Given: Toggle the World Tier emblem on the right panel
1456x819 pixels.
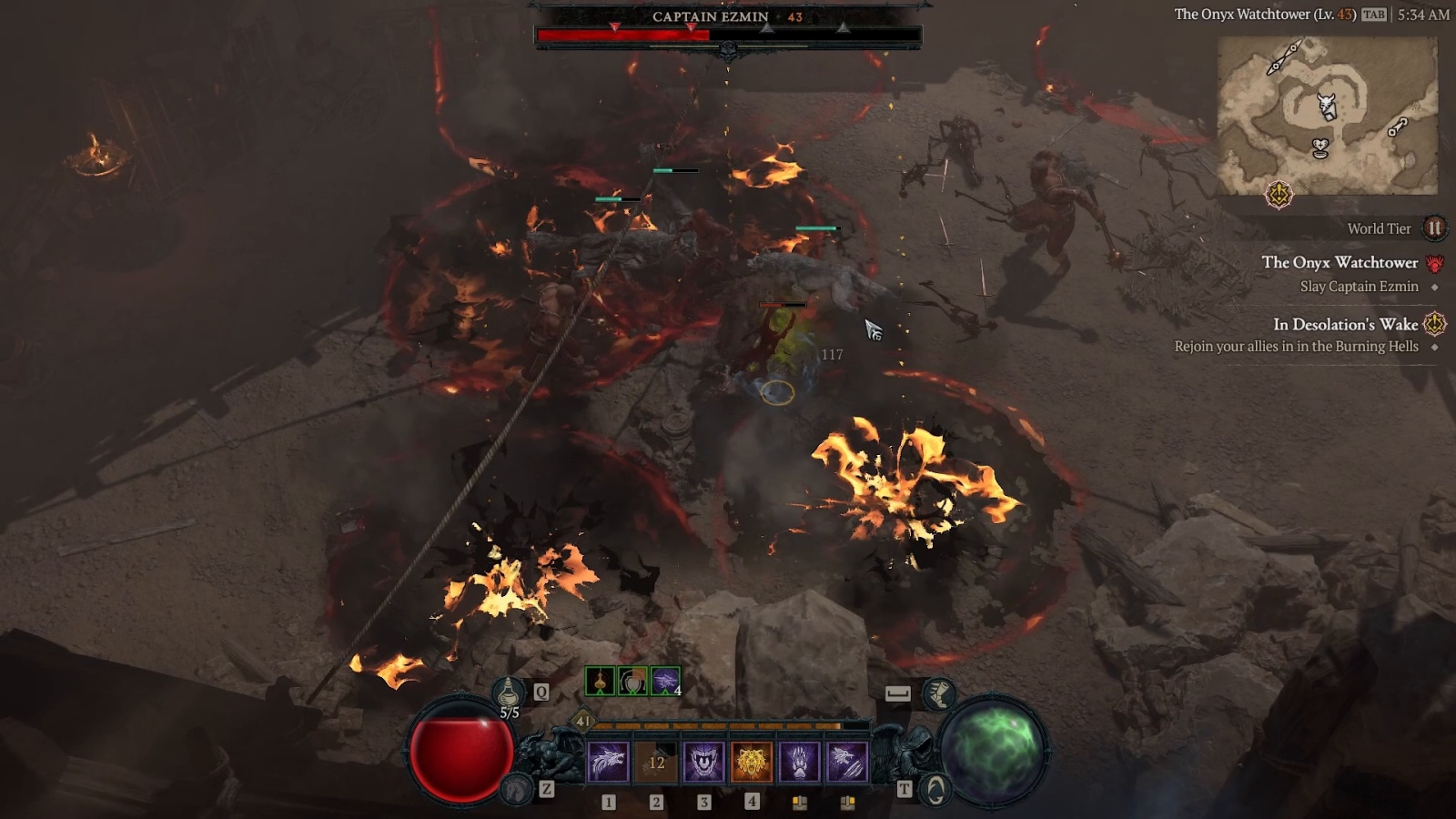Looking at the screenshot, I should tap(1435, 229).
